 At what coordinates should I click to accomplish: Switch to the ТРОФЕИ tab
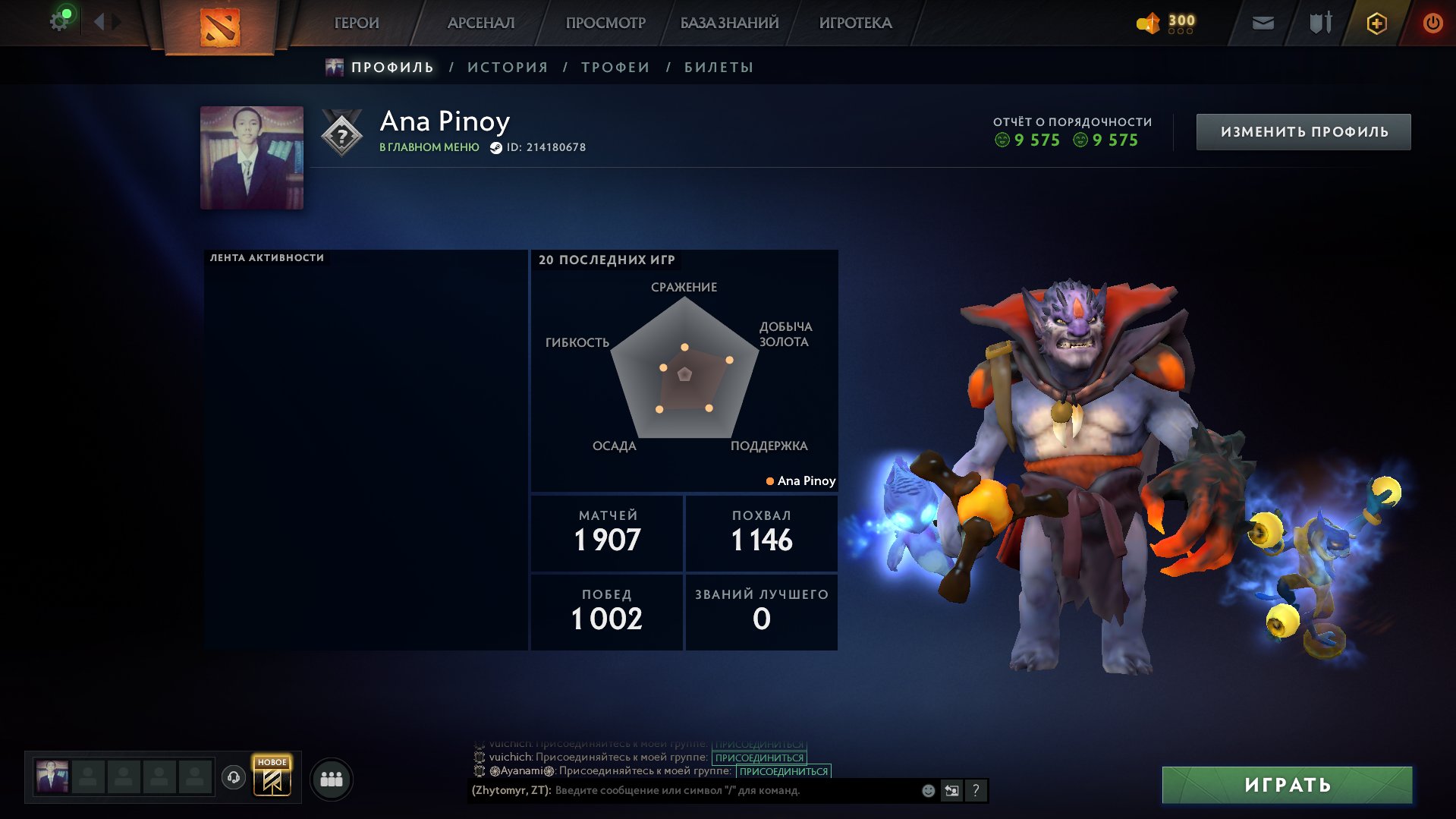point(615,67)
